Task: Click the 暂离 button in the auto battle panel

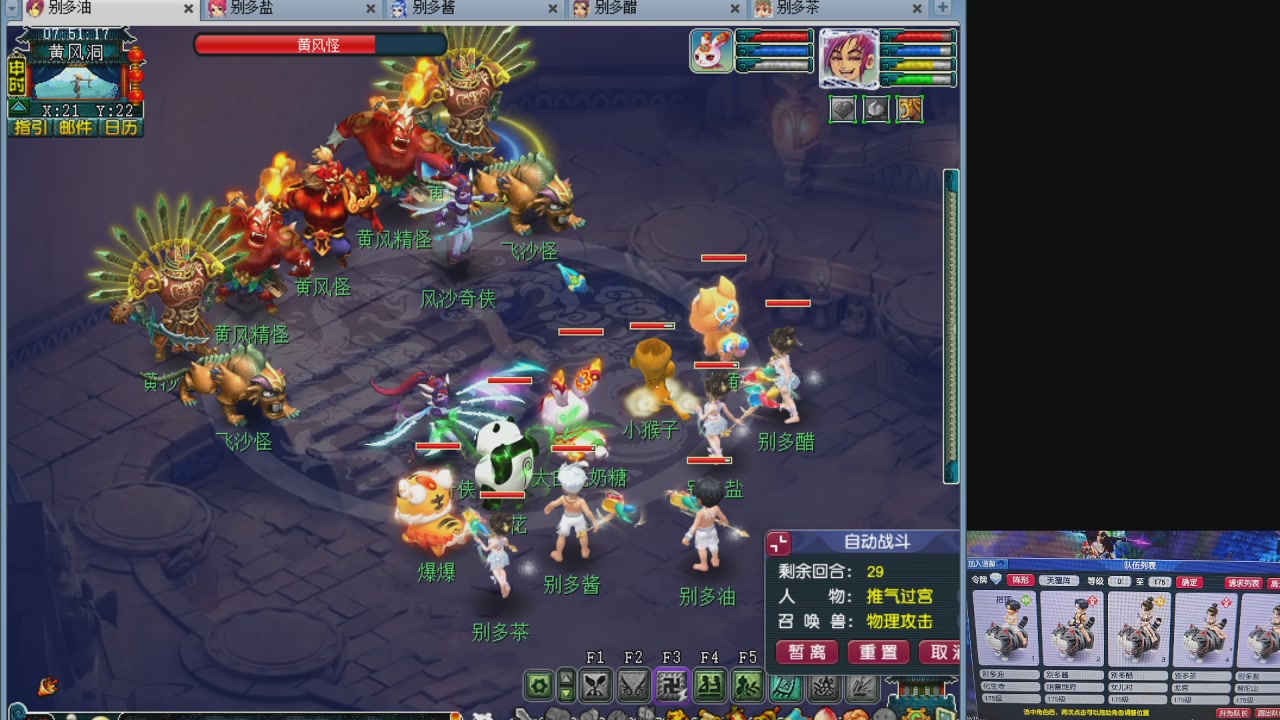Action: coord(806,653)
